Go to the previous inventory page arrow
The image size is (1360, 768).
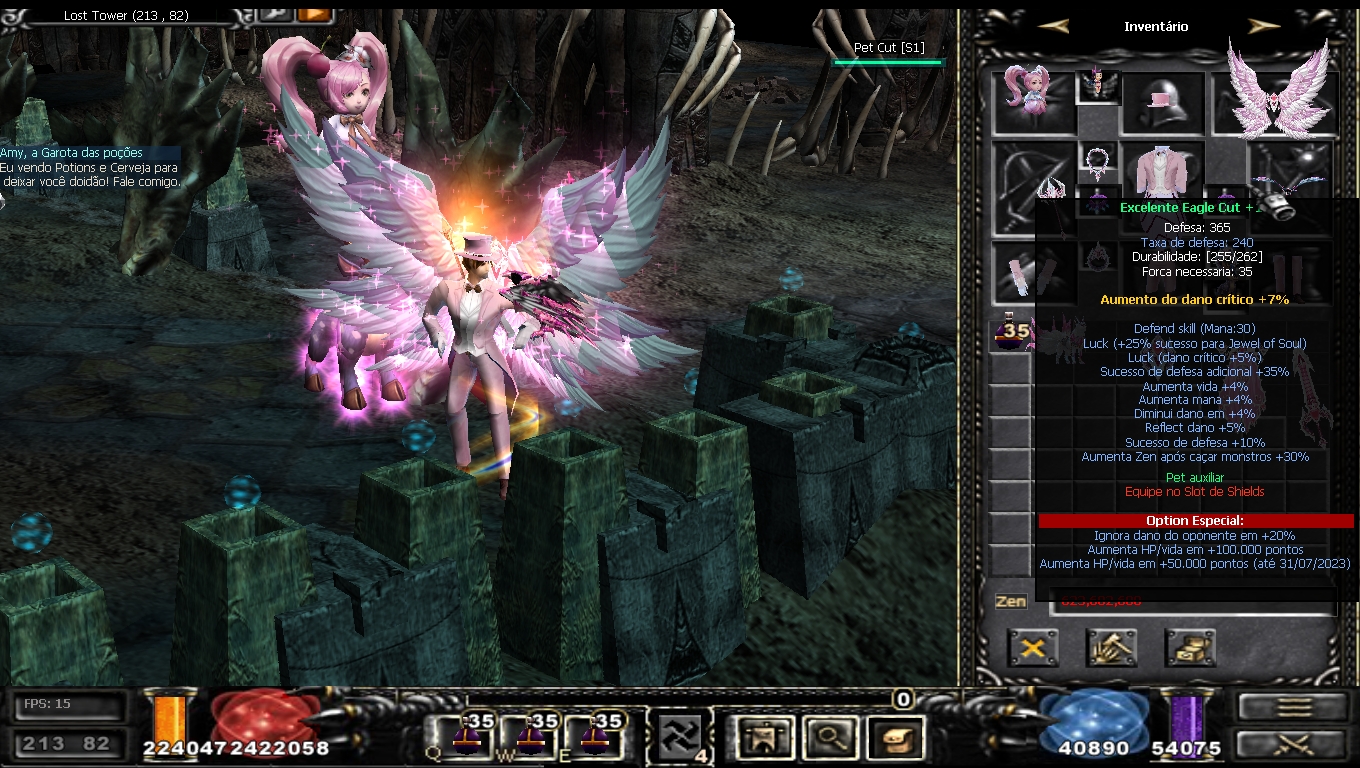[x=1054, y=27]
